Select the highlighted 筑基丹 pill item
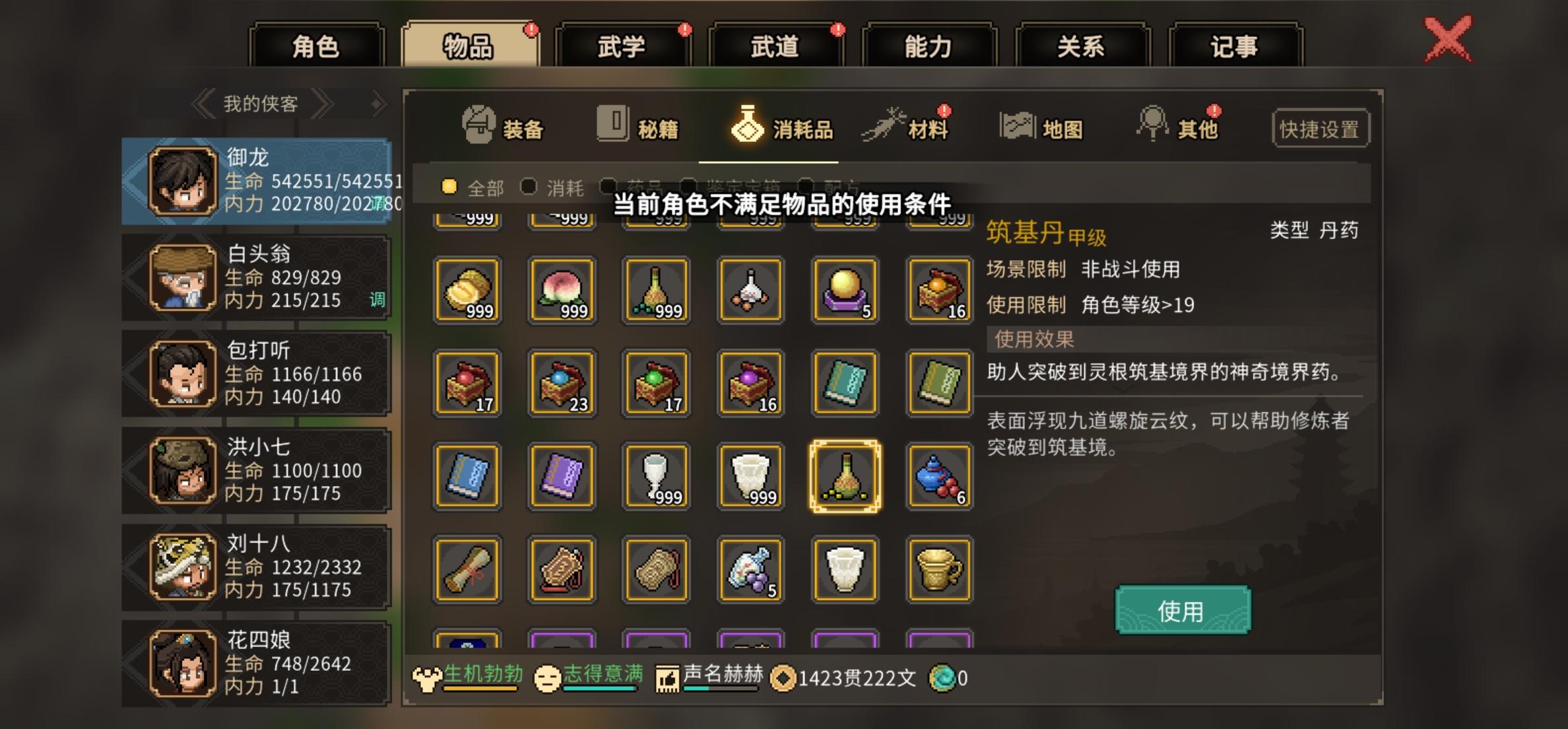This screenshot has width=1568, height=729. (x=845, y=475)
